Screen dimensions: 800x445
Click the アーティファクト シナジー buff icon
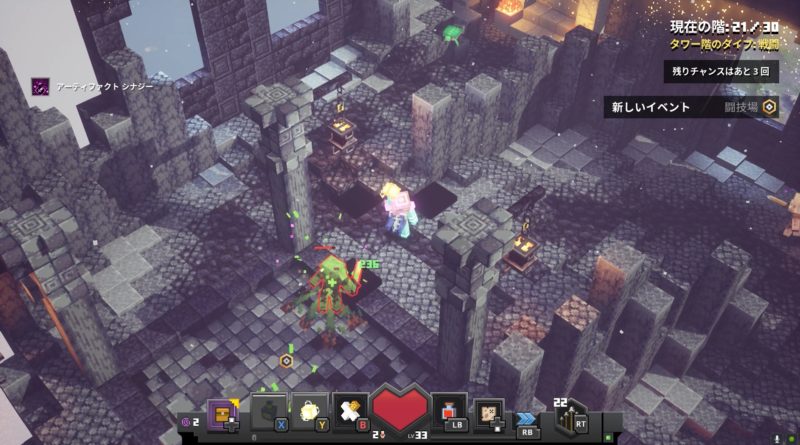40,87
